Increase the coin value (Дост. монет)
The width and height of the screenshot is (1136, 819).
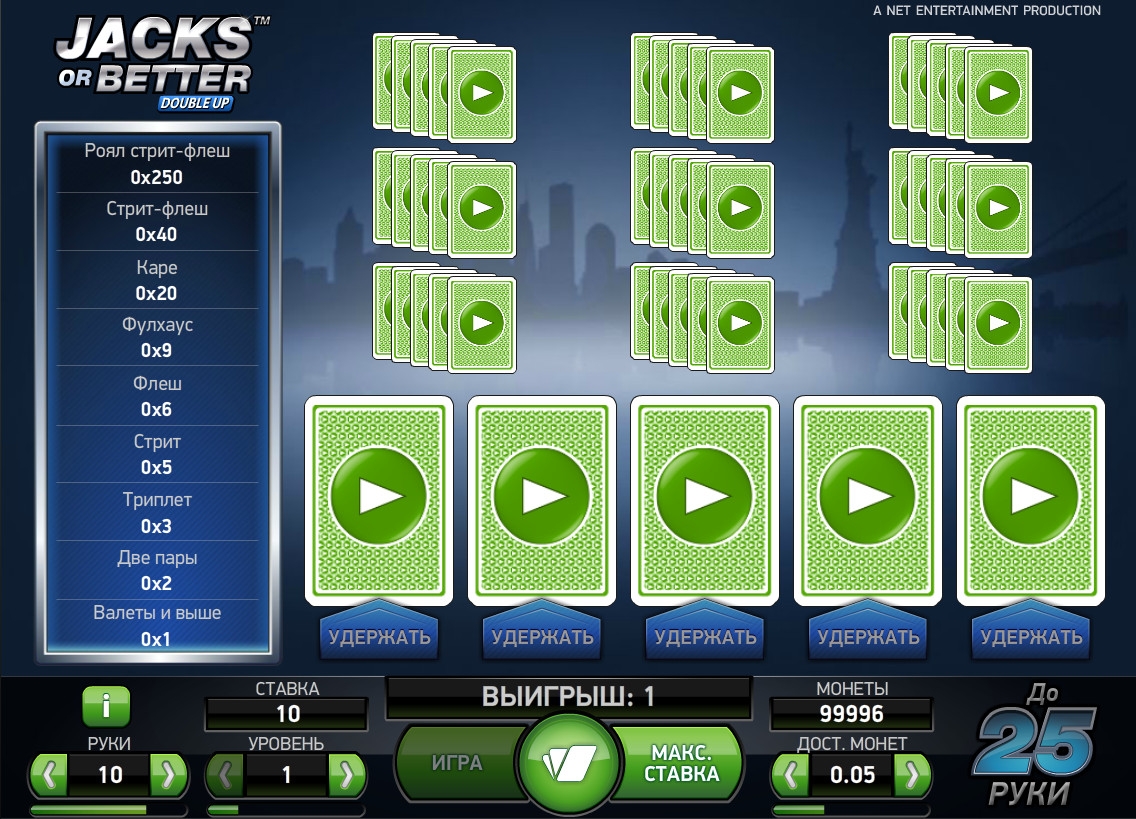911,774
